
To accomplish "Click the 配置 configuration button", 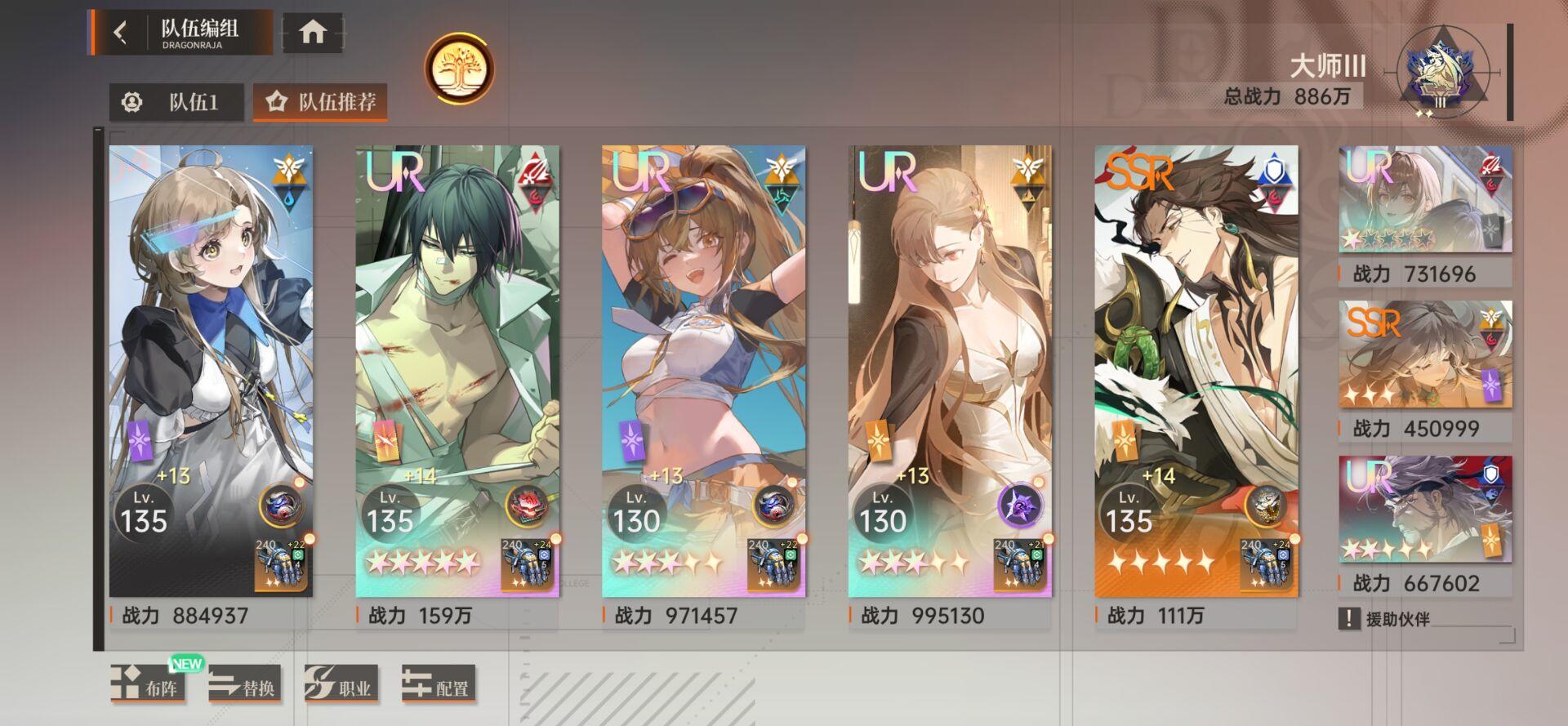I will click(x=439, y=686).
